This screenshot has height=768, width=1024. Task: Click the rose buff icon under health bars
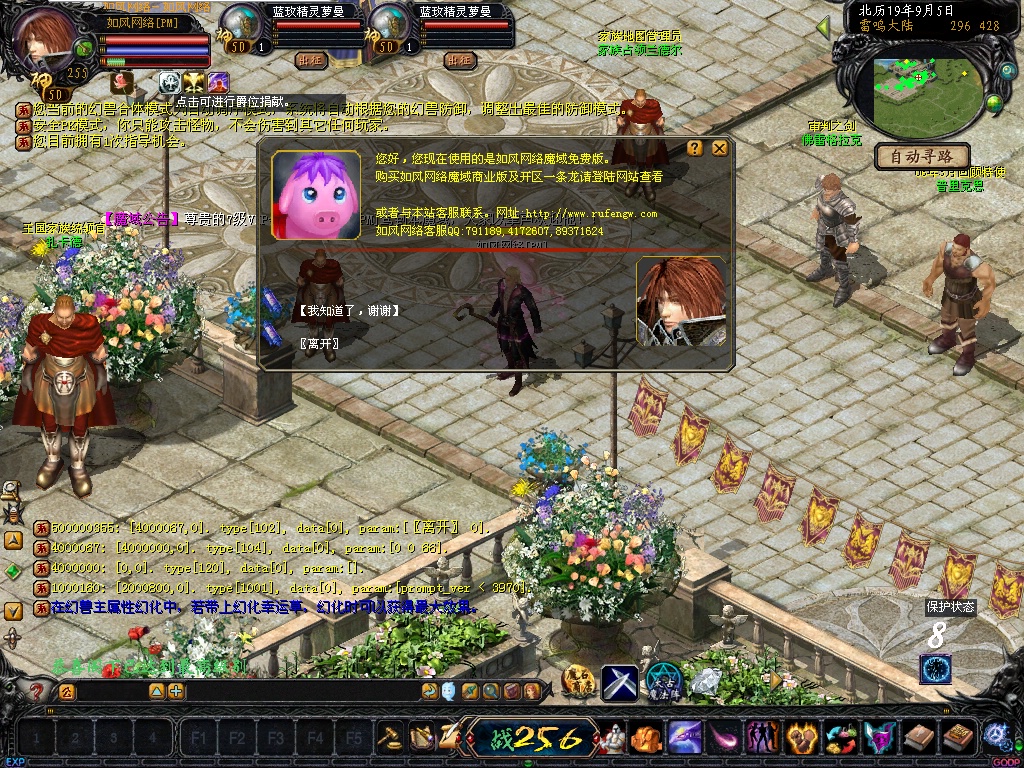click(x=122, y=82)
